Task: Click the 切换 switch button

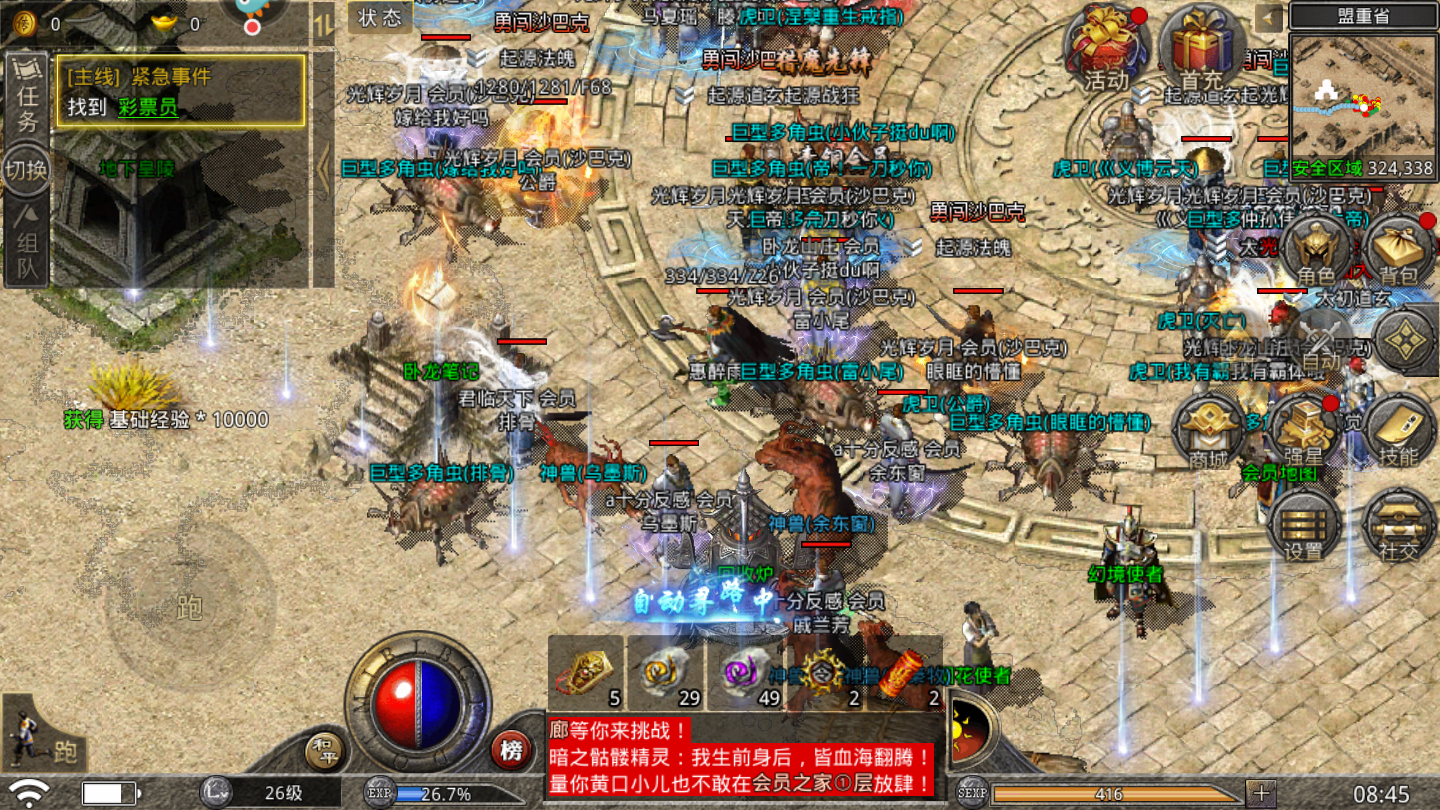Action: [27, 169]
